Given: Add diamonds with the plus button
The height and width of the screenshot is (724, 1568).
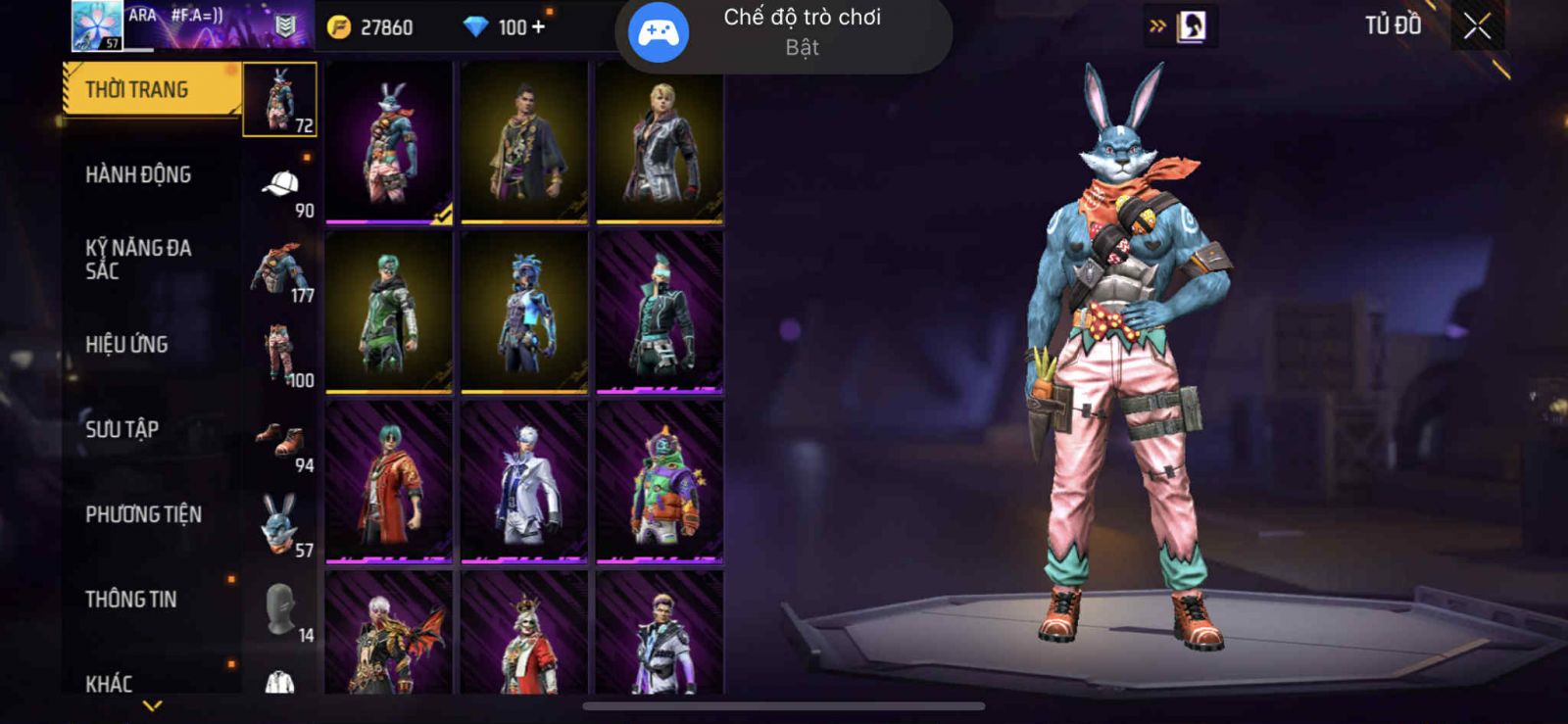Looking at the screenshot, I should point(538,27).
